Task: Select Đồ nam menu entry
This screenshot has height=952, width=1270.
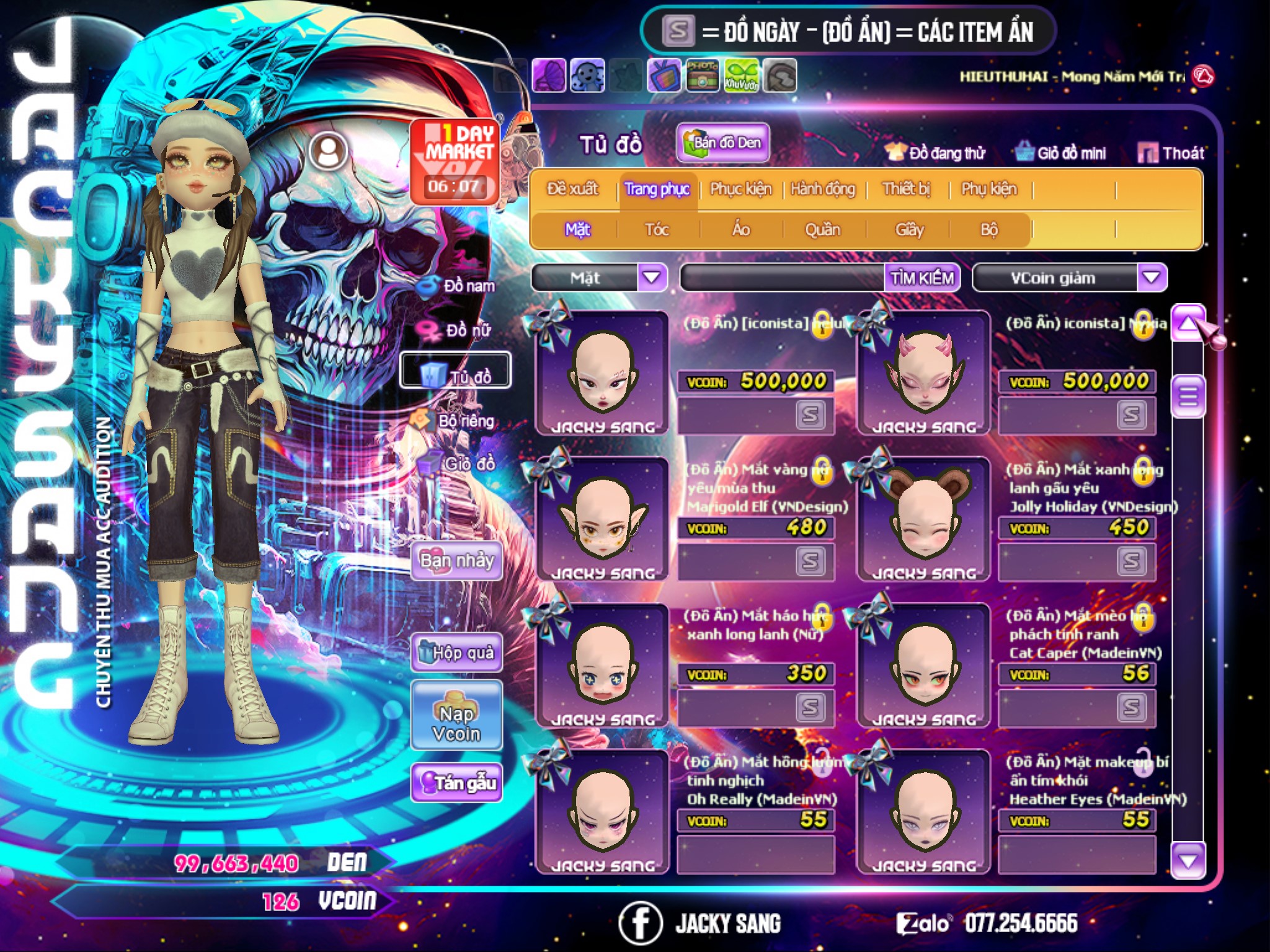Action: tap(458, 286)
